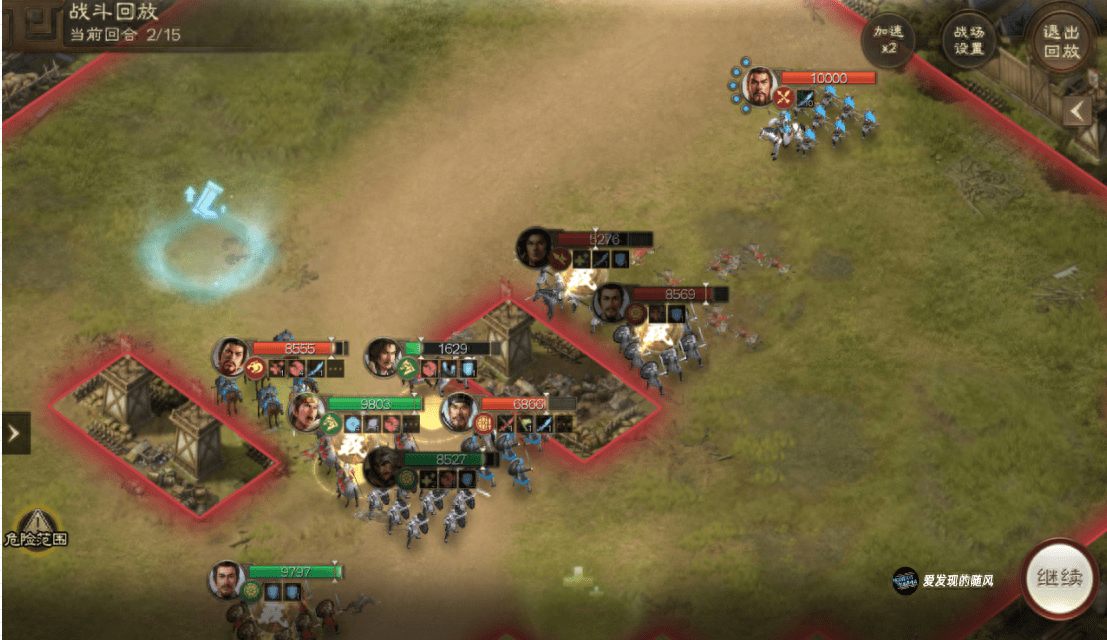Choose the general portrait with 8569 troops

click(610, 302)
